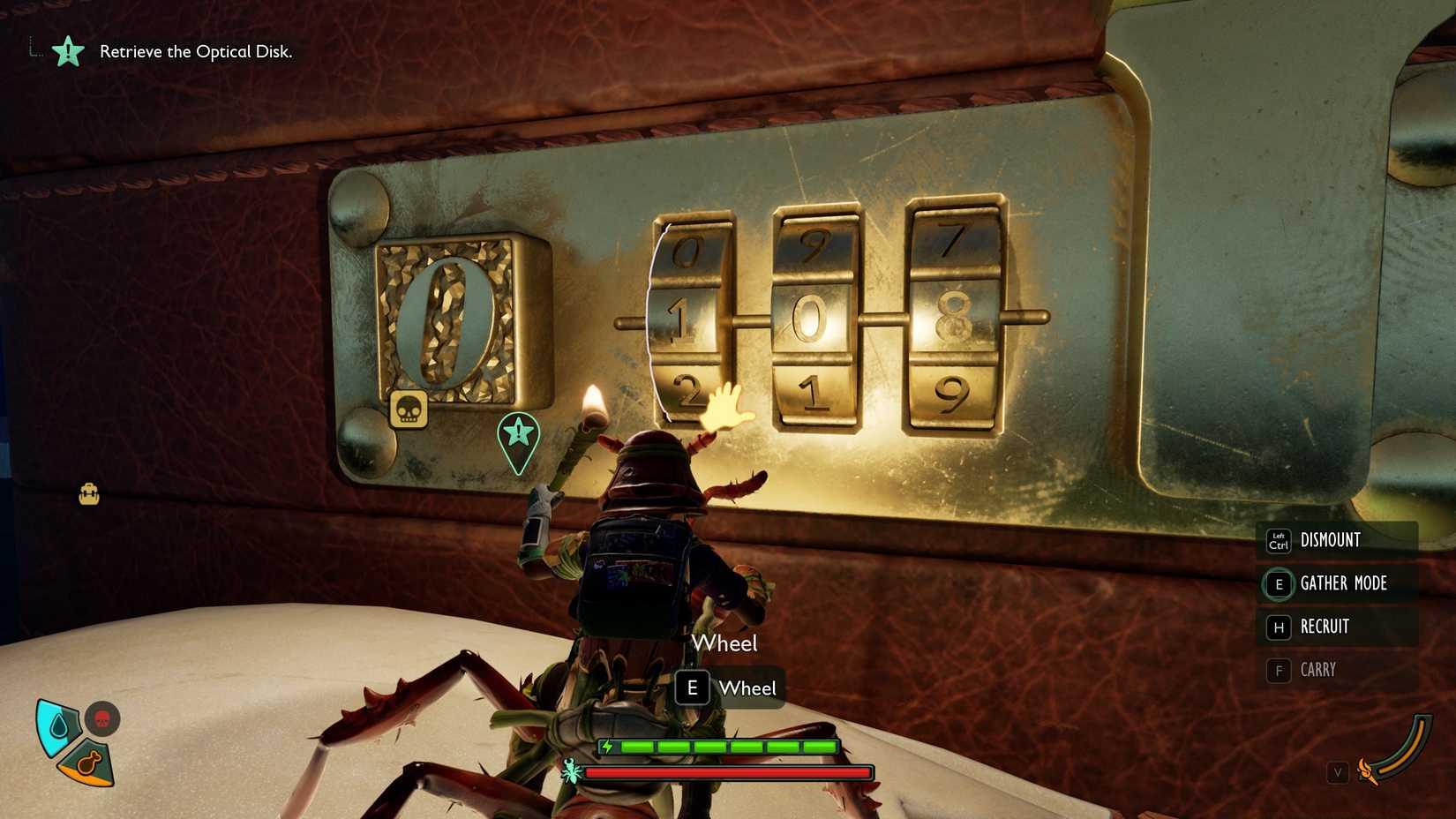Toggle the hand grab cursor on the dial
The image size is (1456, 819).
pyautogui.click(x=725, y=408)
